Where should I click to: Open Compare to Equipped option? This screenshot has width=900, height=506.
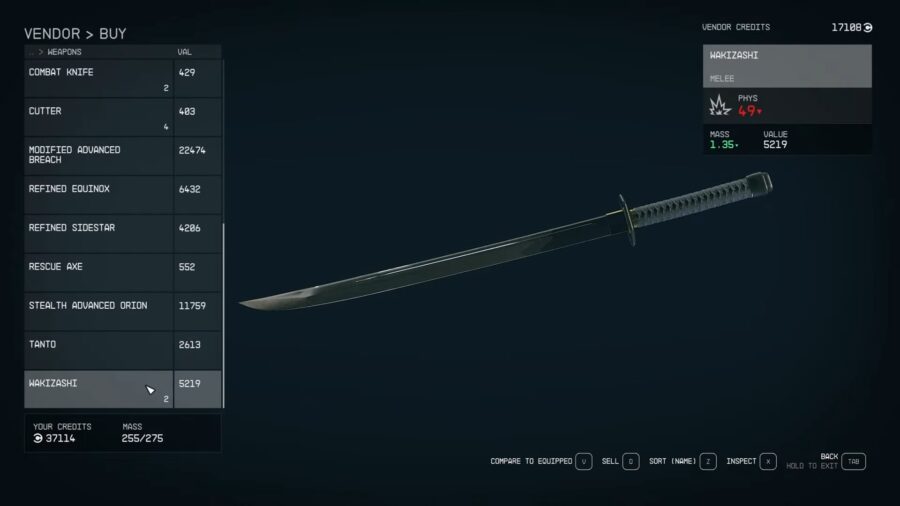(584, 461)
